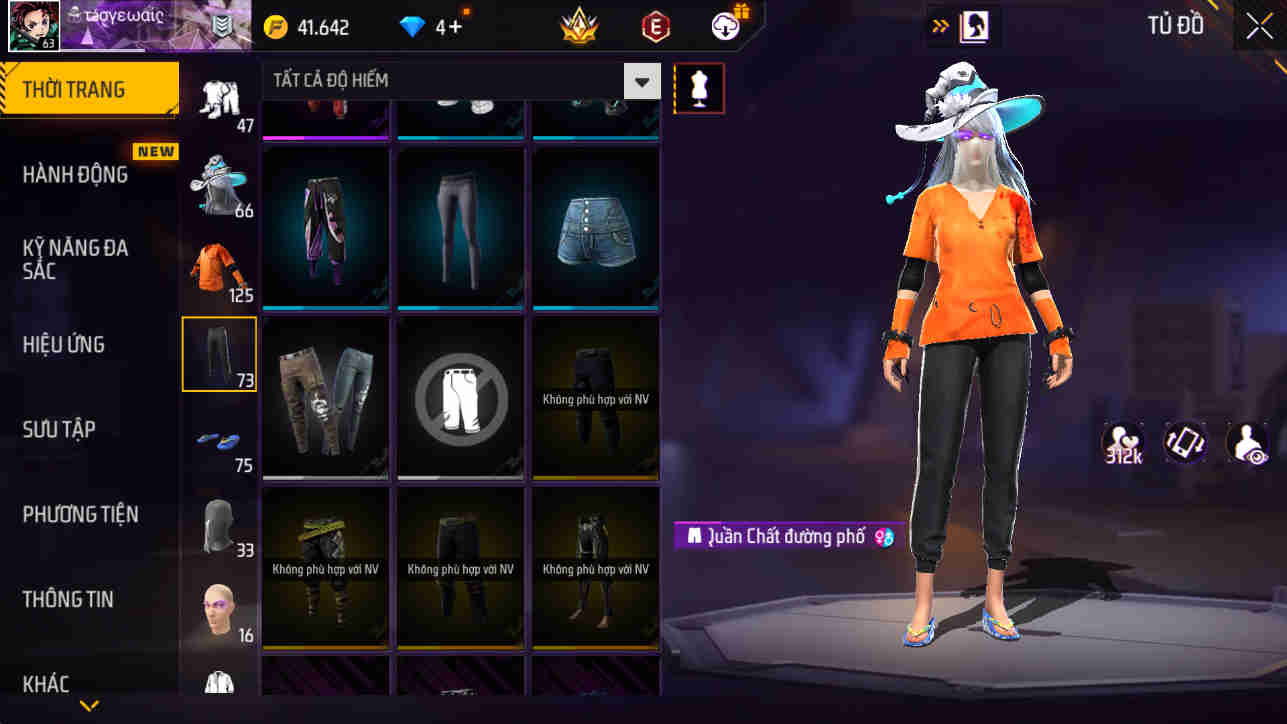Image resolution: width=1287 pixels, height=724 pixels.
Task: Select the denim shorts item thumbnail
Action: pyautogui.click(x=595, y=228)
